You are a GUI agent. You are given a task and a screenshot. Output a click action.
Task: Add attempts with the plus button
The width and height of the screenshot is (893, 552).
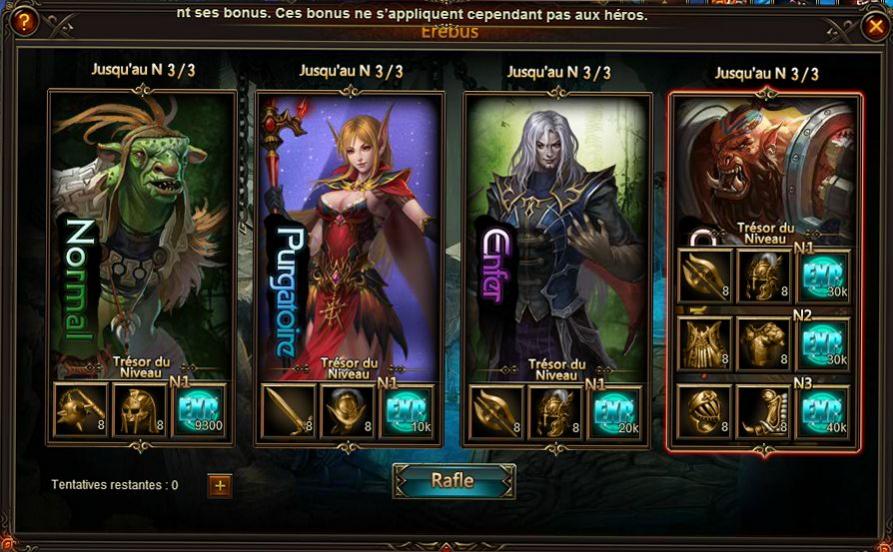[x=220, y=486]
